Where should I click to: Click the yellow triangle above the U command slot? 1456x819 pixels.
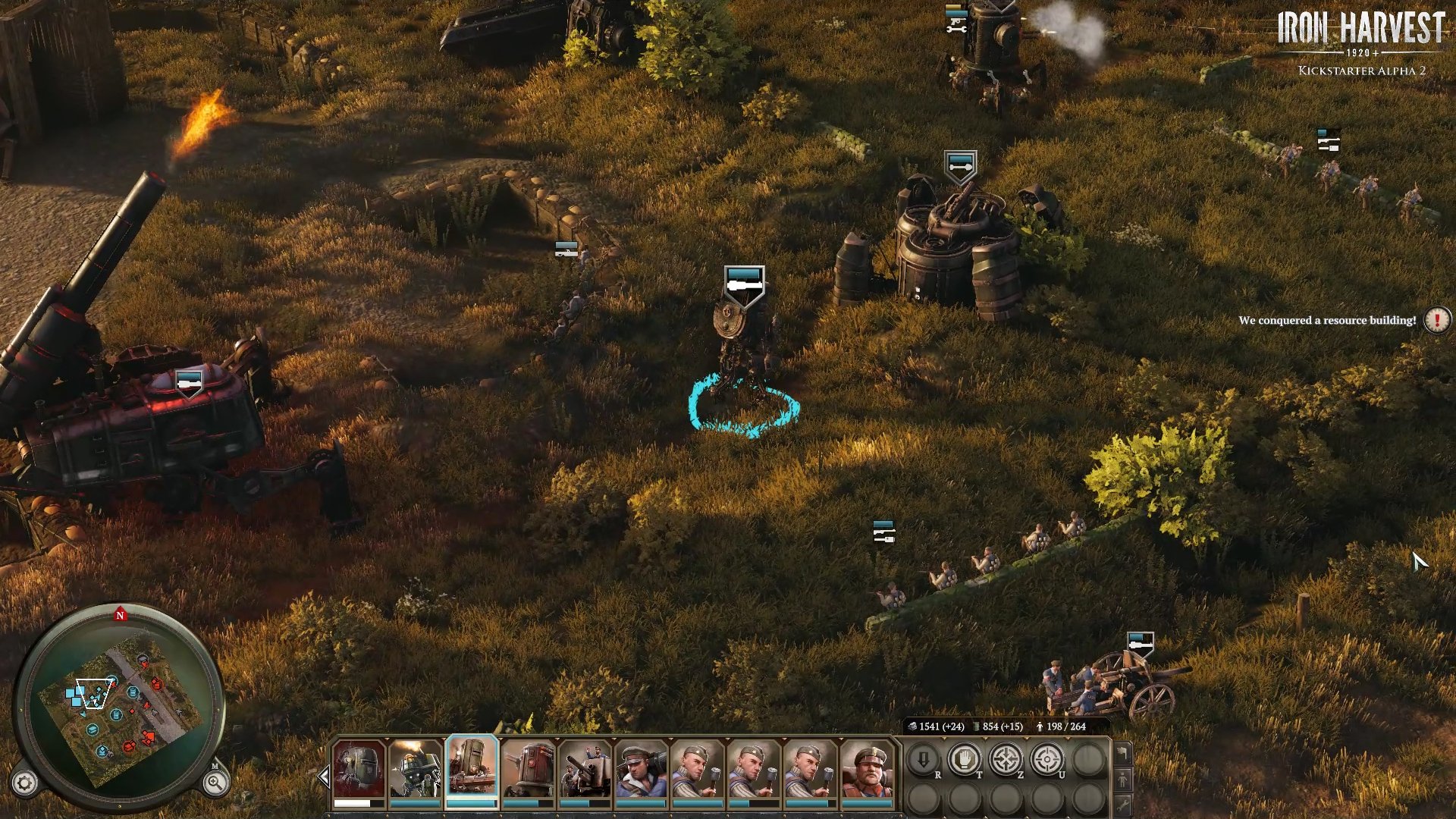[x=1068, y=738]
